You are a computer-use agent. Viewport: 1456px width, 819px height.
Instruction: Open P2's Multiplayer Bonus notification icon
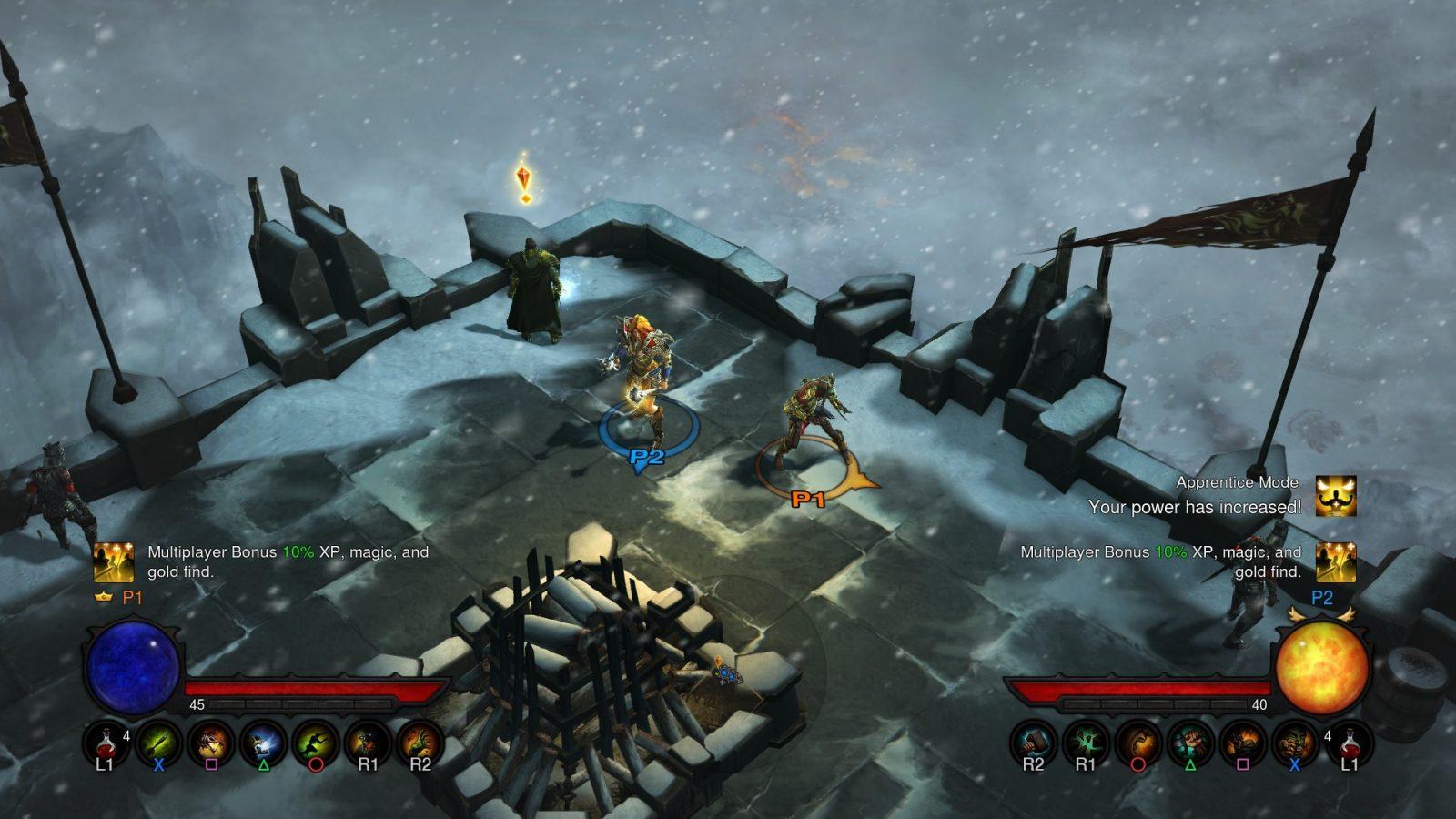pos(1336,562)
